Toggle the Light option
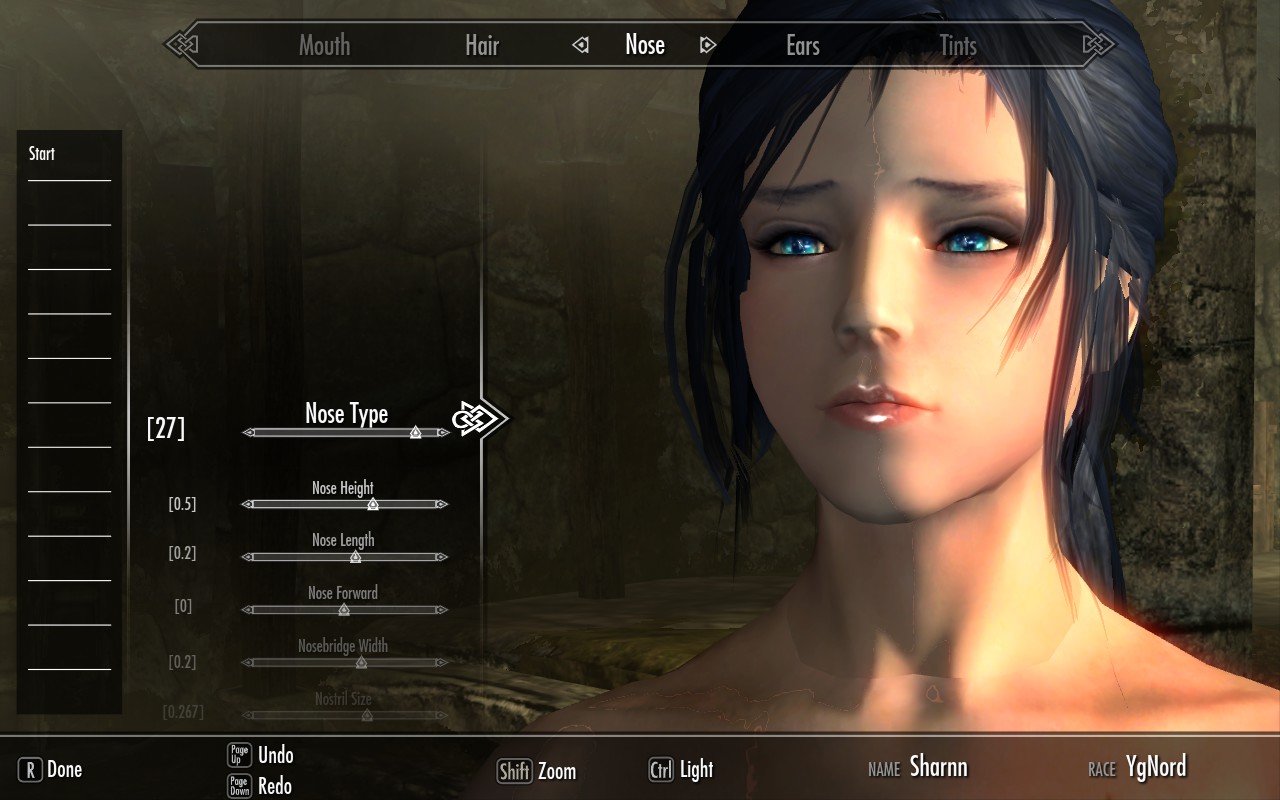The height and width of the screenshot is (800, 1280). [x=681, y=769]
